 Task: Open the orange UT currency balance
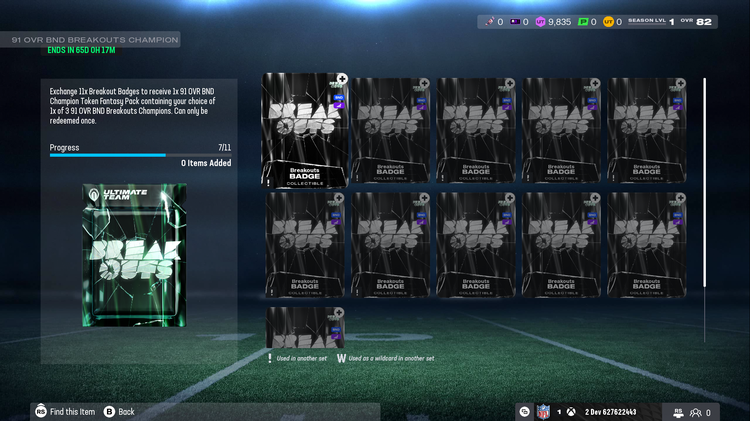tap(609, 21)
